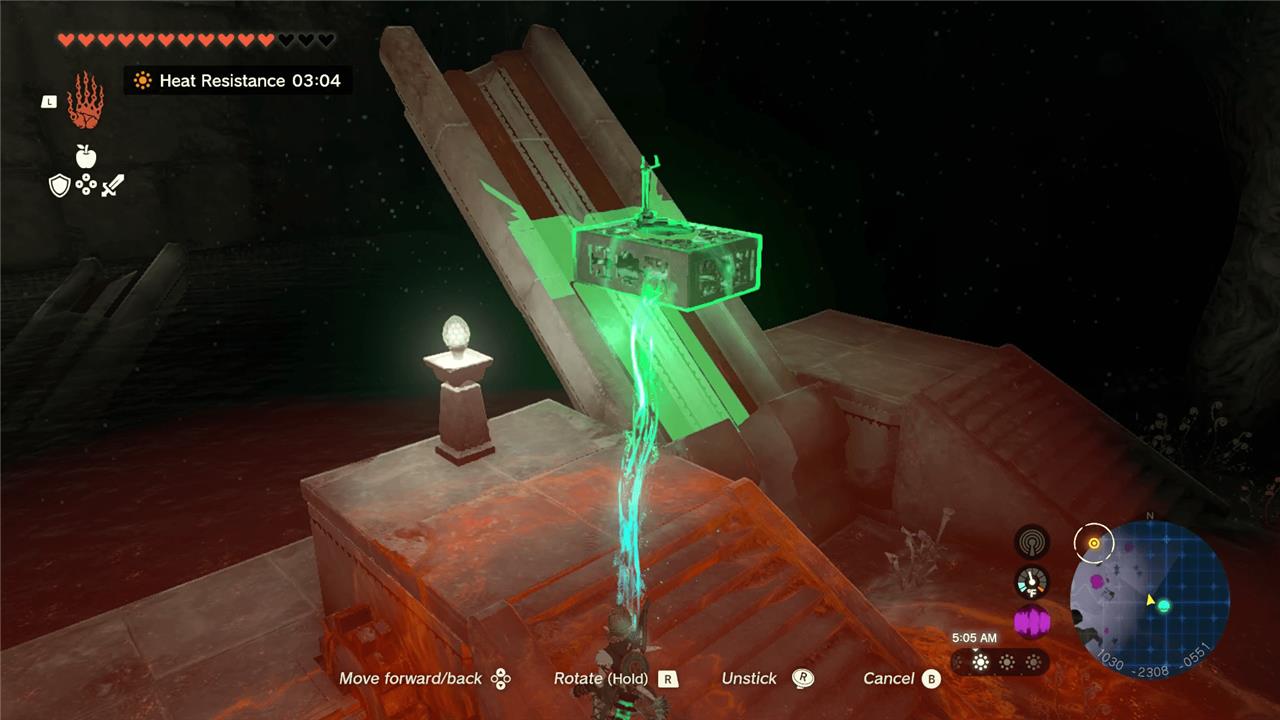The image size is (1280, 720).
Task: Select the Ultrahand ability hand icon
Action: point(85,100)
